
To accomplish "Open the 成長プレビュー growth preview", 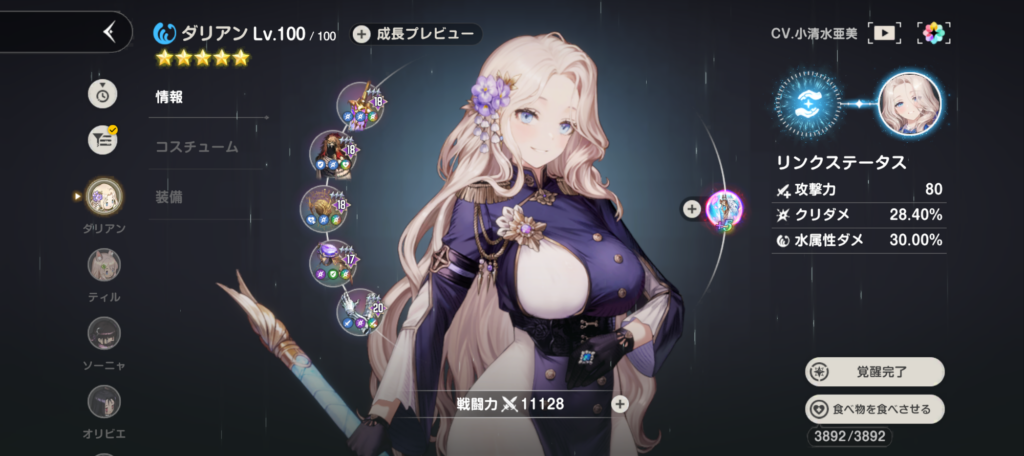I will [415, 34].
